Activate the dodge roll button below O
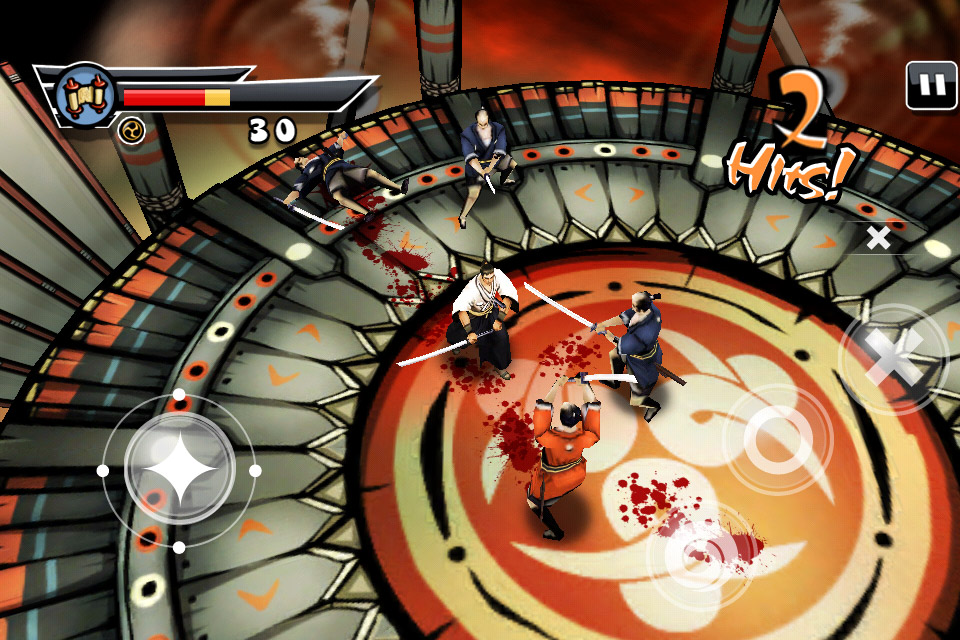The width and height of the screenshot is (960, 640). [699, 557]
